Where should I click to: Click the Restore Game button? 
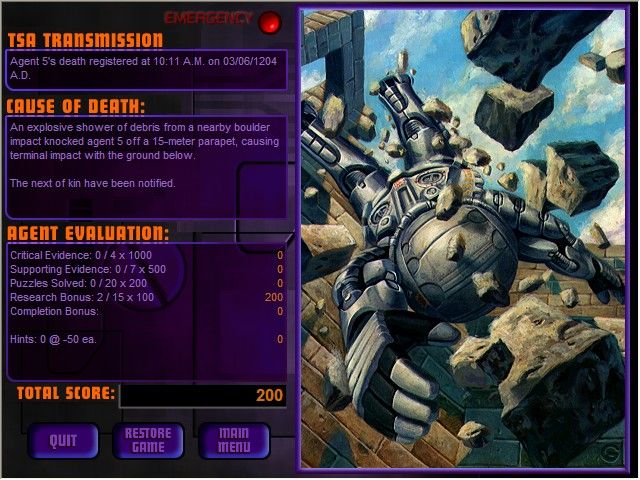coord(148,440)
